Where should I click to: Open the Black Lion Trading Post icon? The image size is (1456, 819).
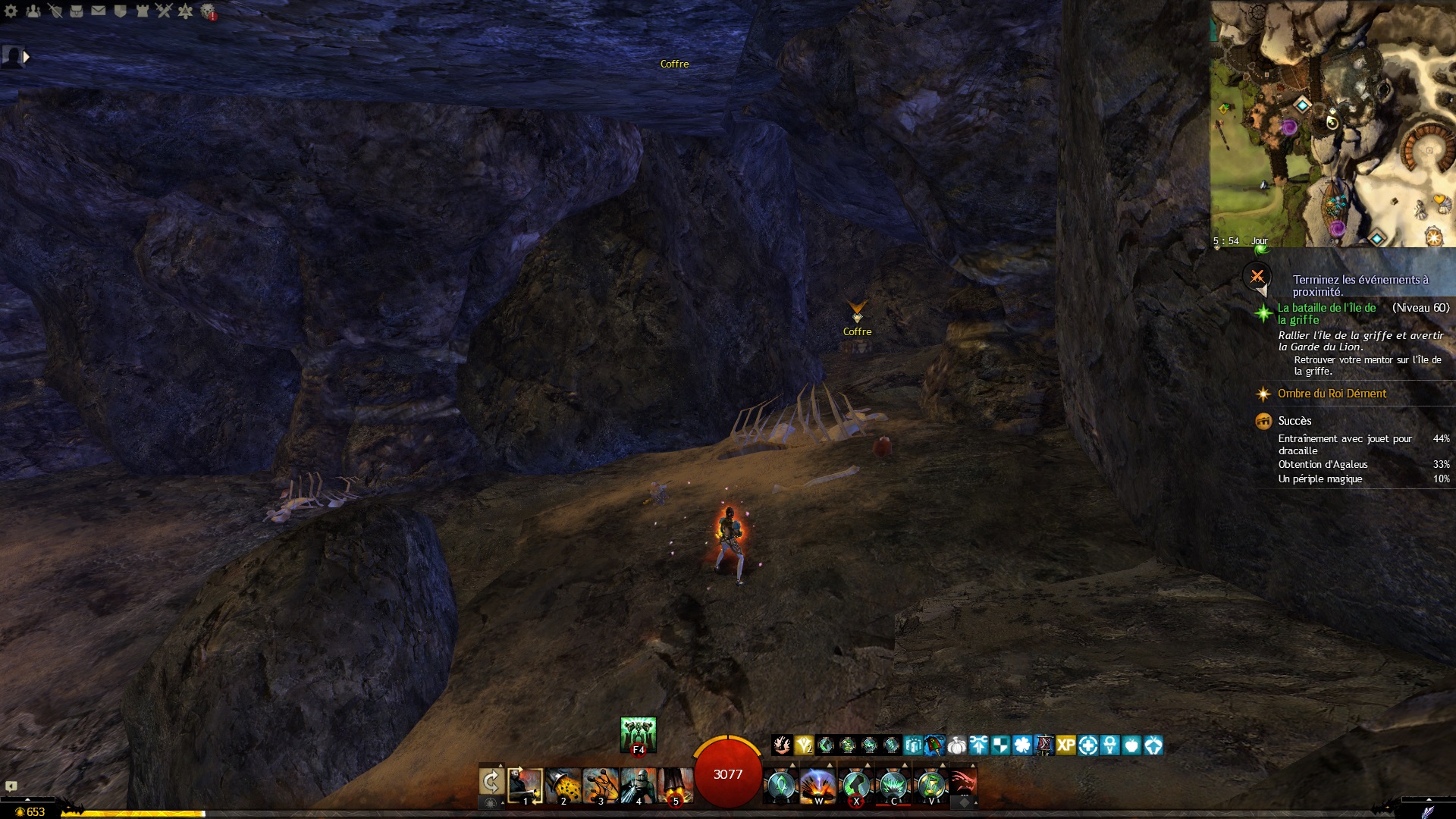point(208,11)
